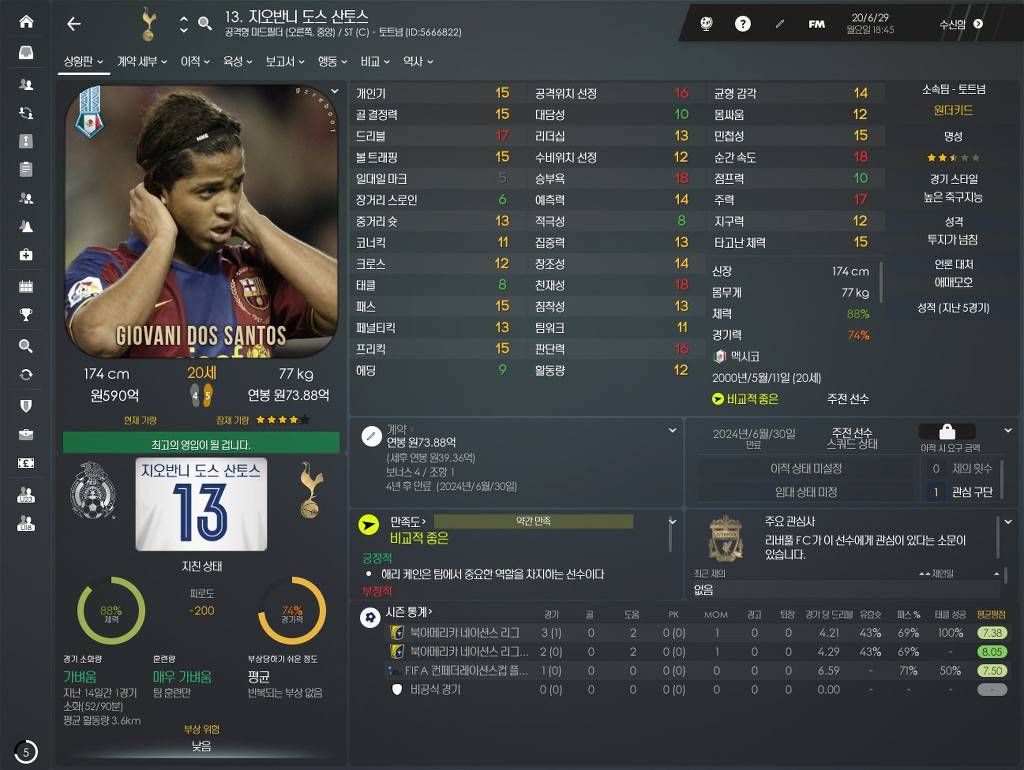The image size is (1024, 770).
Task: Select the trophy icon in sidebar
Action: coord(26,315)
